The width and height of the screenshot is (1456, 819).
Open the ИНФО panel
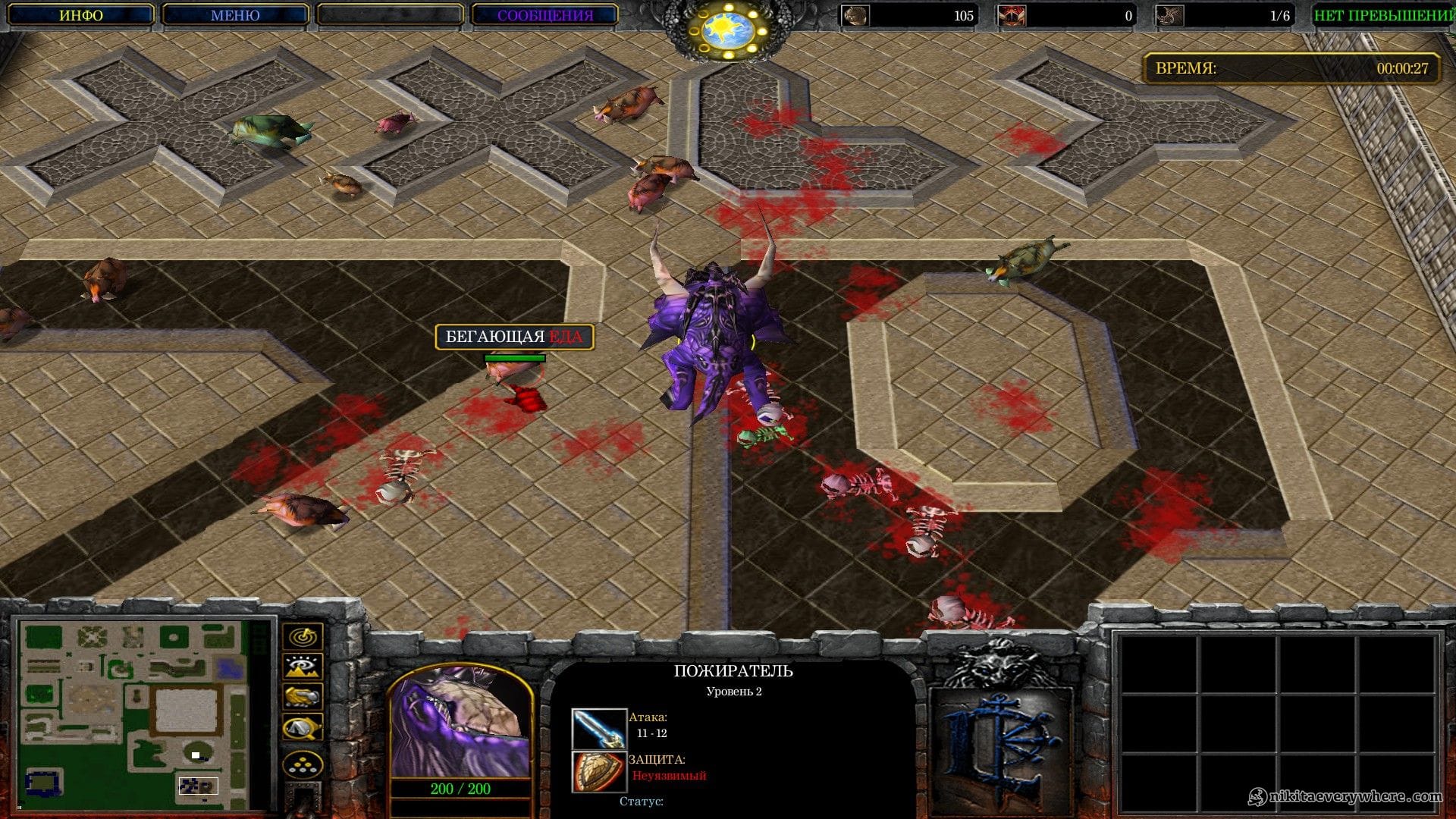click(81, 15)
